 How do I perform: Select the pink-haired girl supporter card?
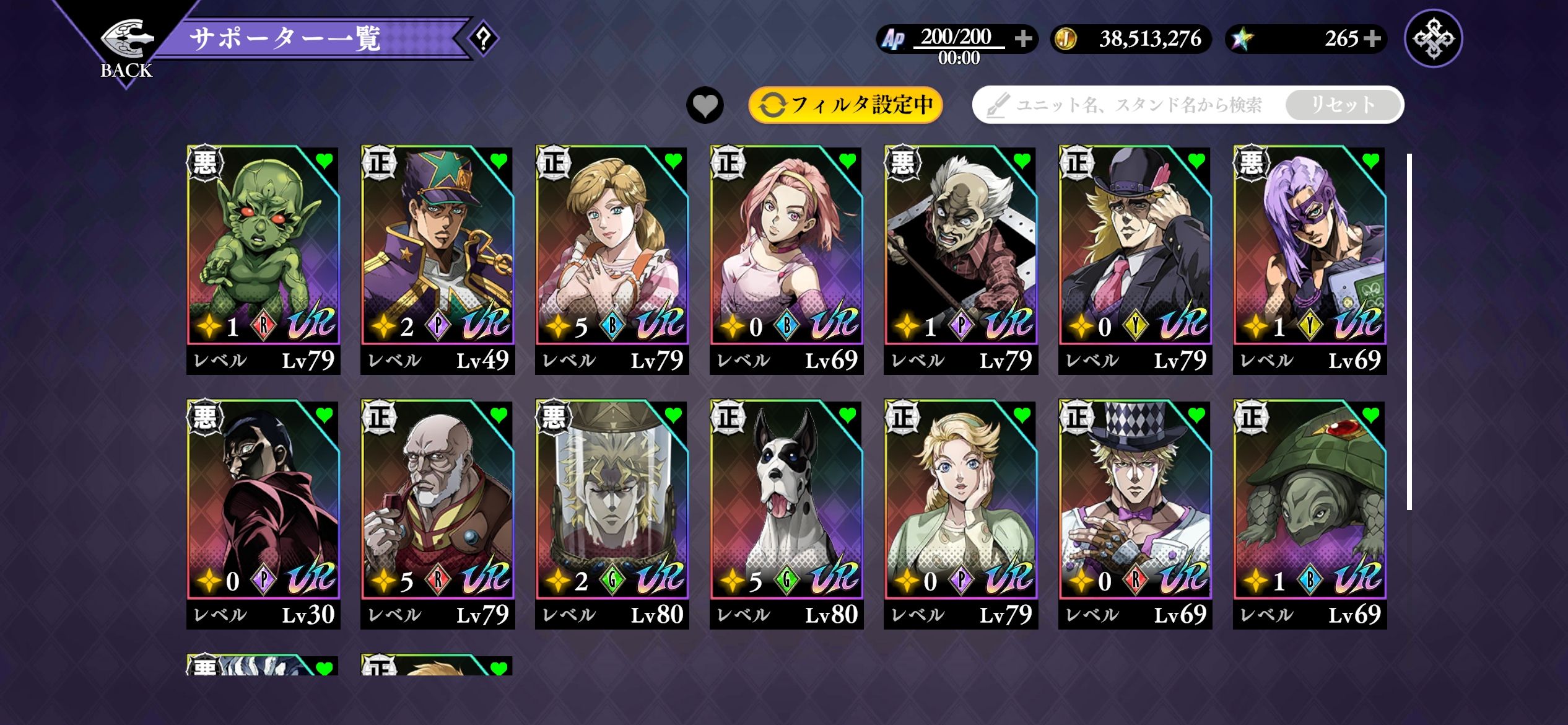(786, 260)
